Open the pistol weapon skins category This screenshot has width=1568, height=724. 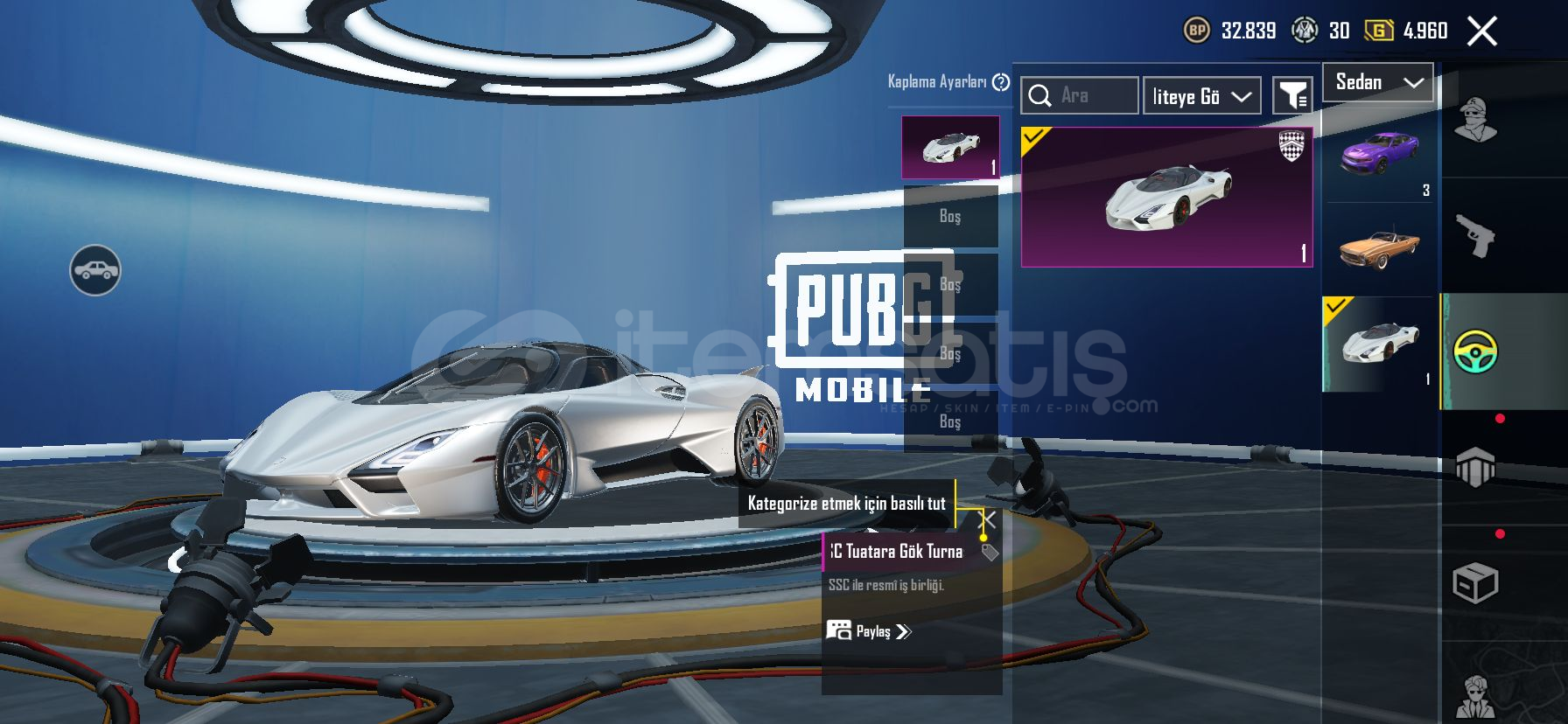[x=1475, y=235]
